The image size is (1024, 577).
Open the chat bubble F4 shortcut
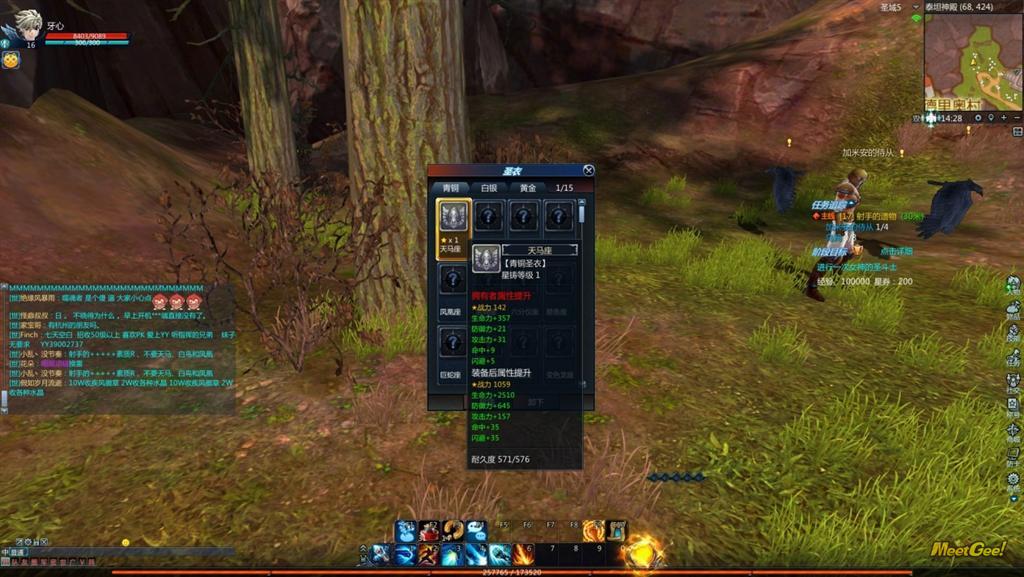pos(476,531)
